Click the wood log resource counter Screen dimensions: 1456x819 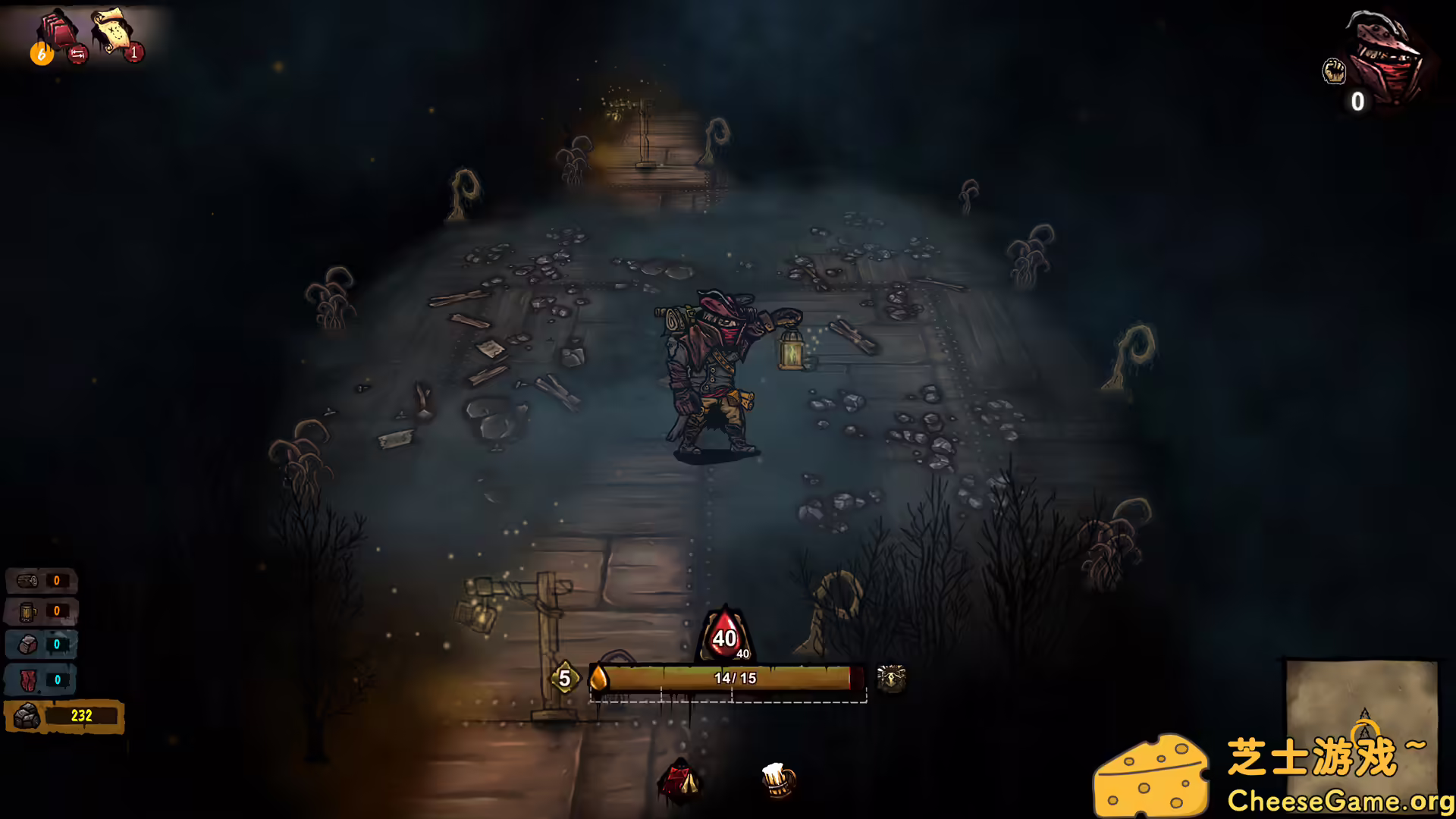(x=42, y=580)
